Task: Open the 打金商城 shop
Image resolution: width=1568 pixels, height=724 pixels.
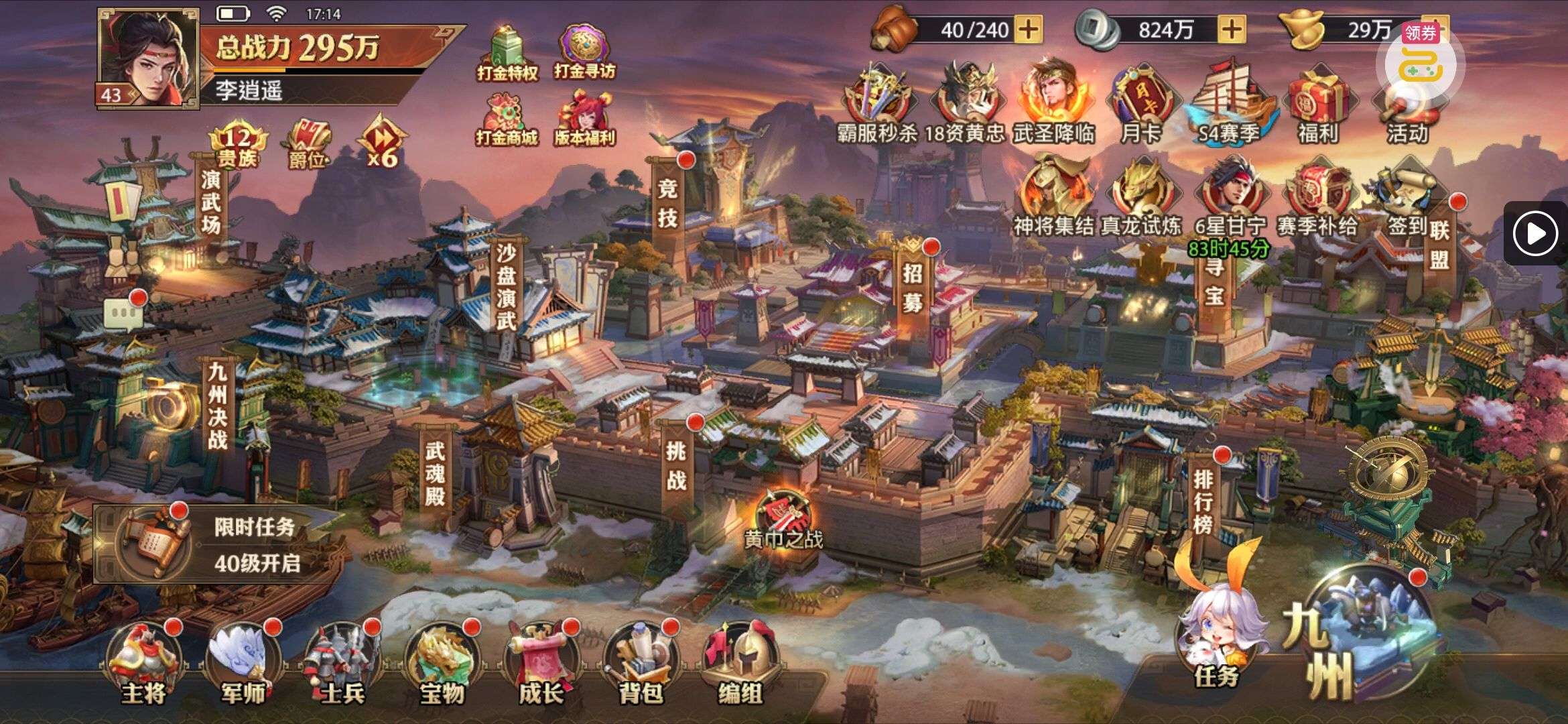Action: 507,121
